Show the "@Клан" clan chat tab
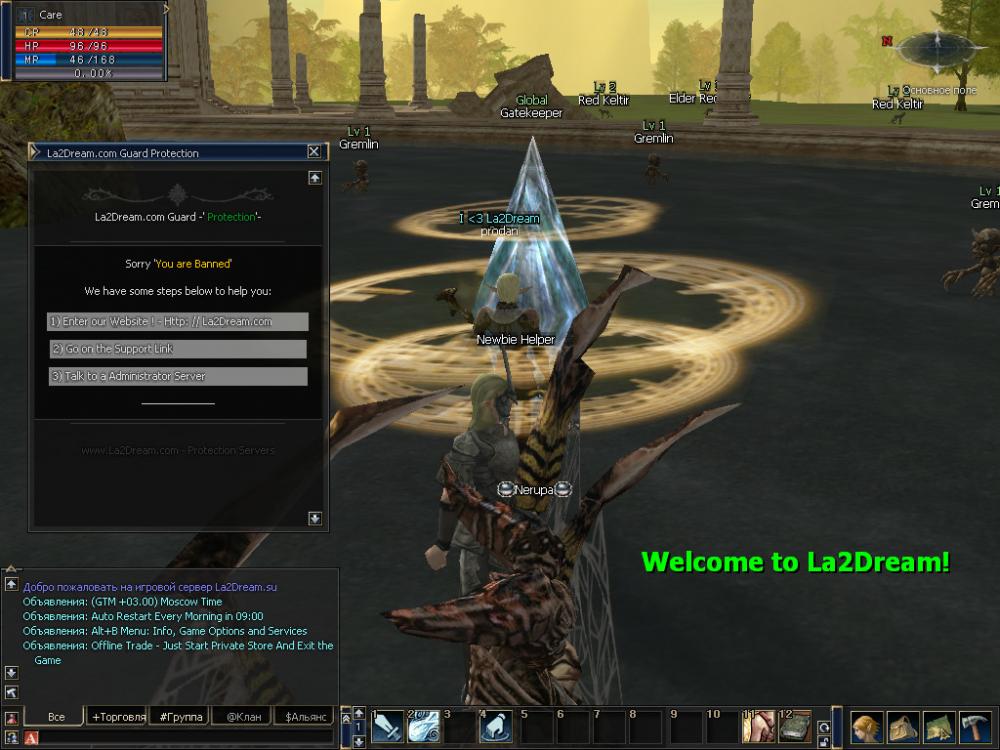This screenshot has height=750, width=1000. point(243,717)
